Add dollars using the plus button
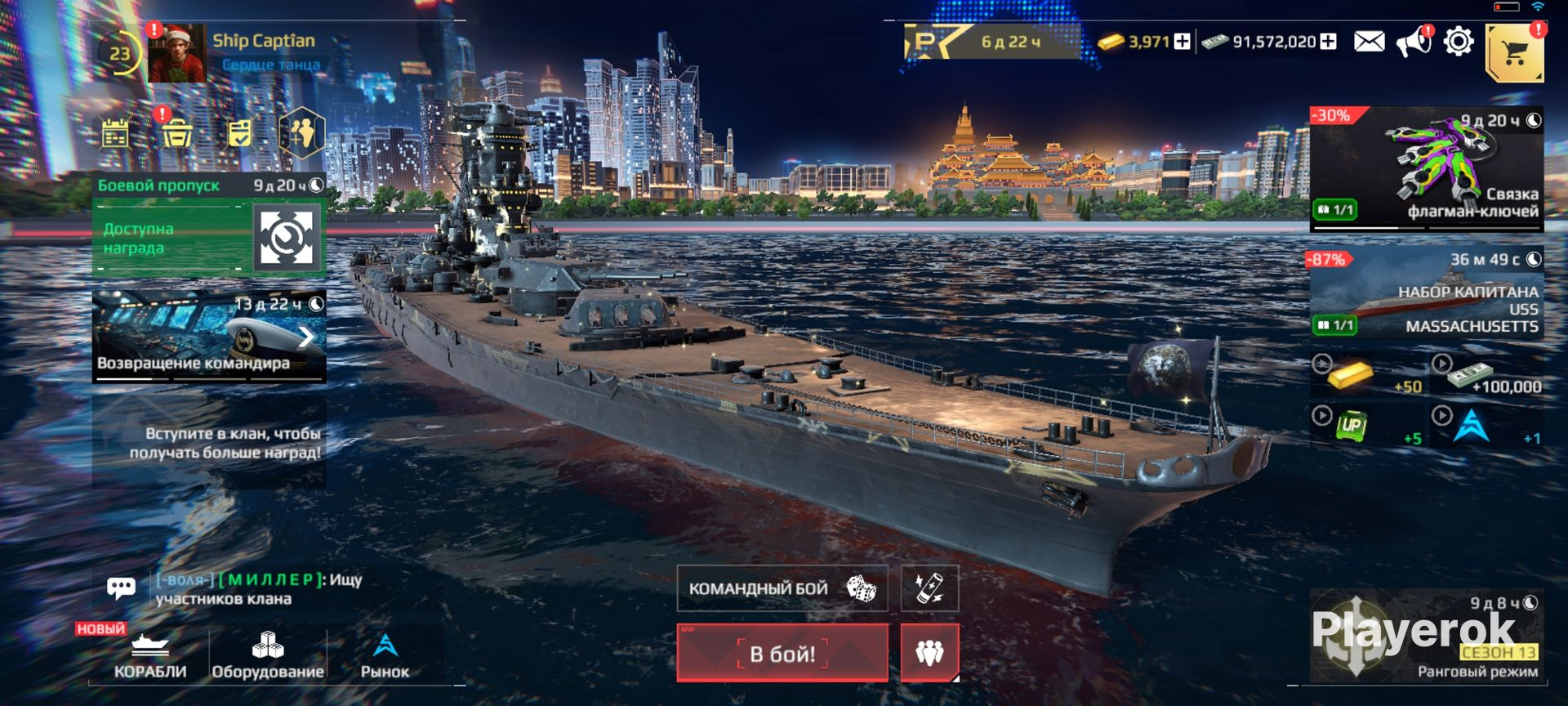This screenshot has width=1568, height=706. click(1329, 42)
